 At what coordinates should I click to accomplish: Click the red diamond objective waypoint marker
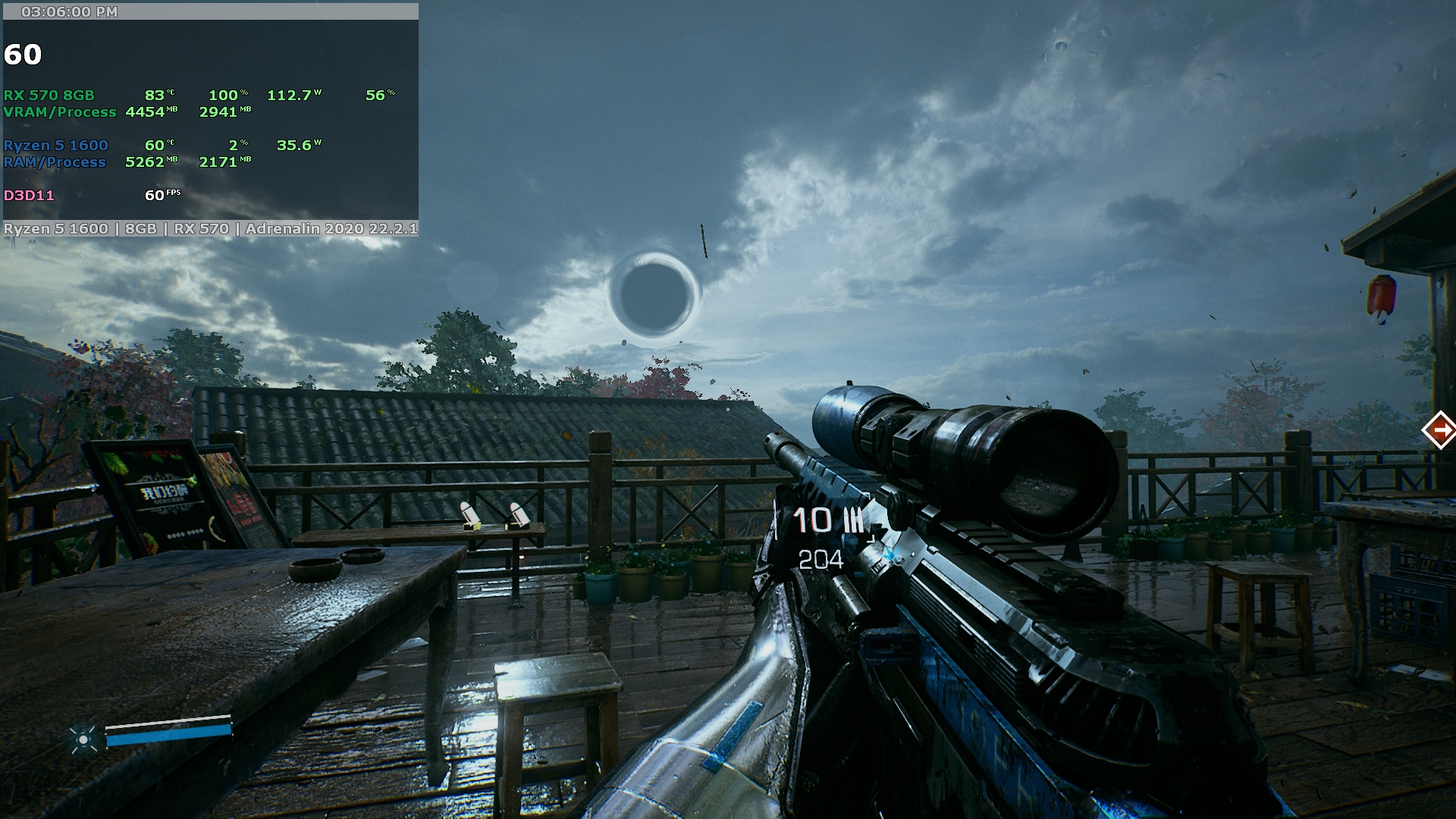pos(1439,430)
